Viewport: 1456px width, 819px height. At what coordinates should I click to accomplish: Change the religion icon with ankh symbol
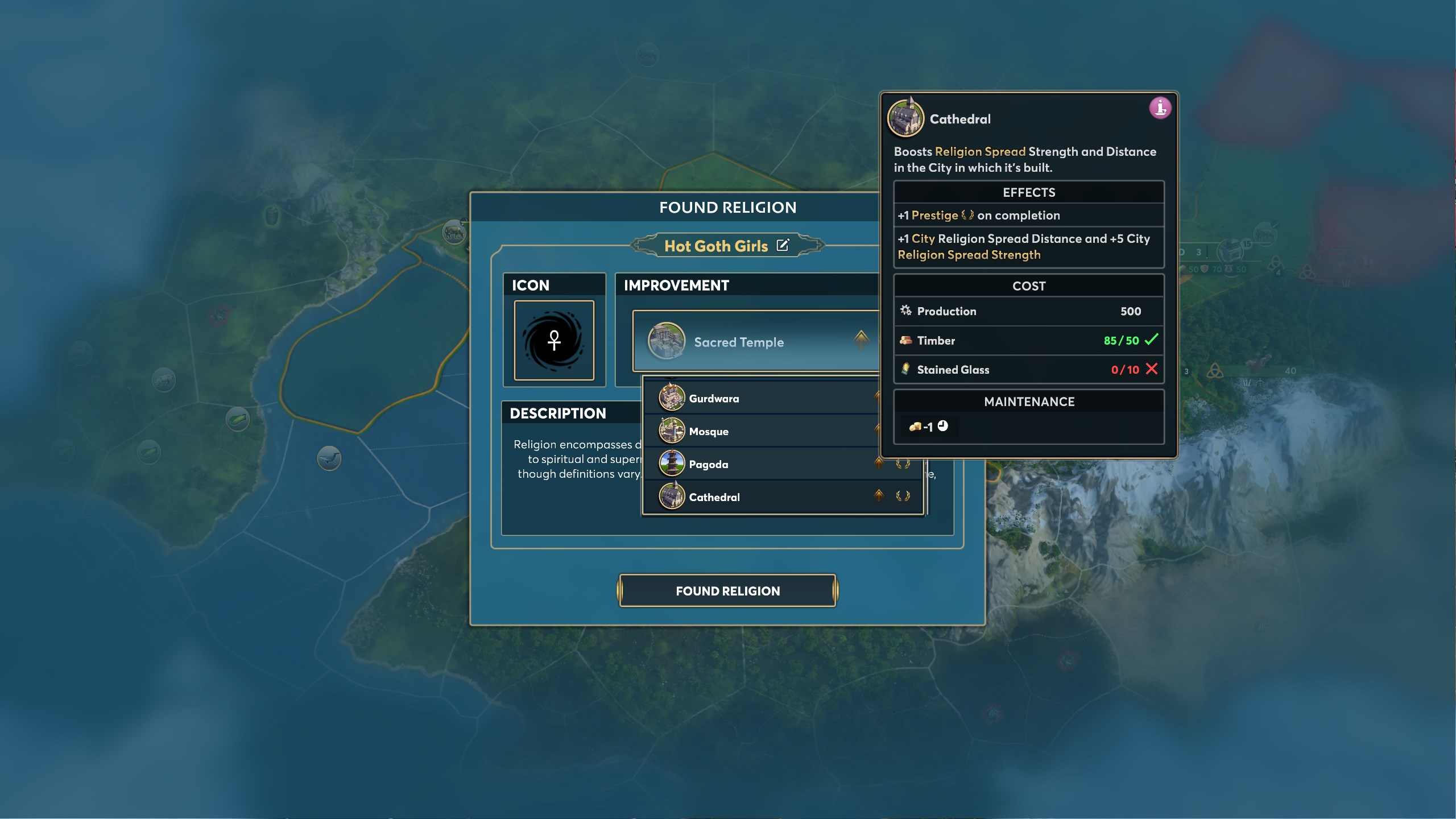click(x=554, y=341)
